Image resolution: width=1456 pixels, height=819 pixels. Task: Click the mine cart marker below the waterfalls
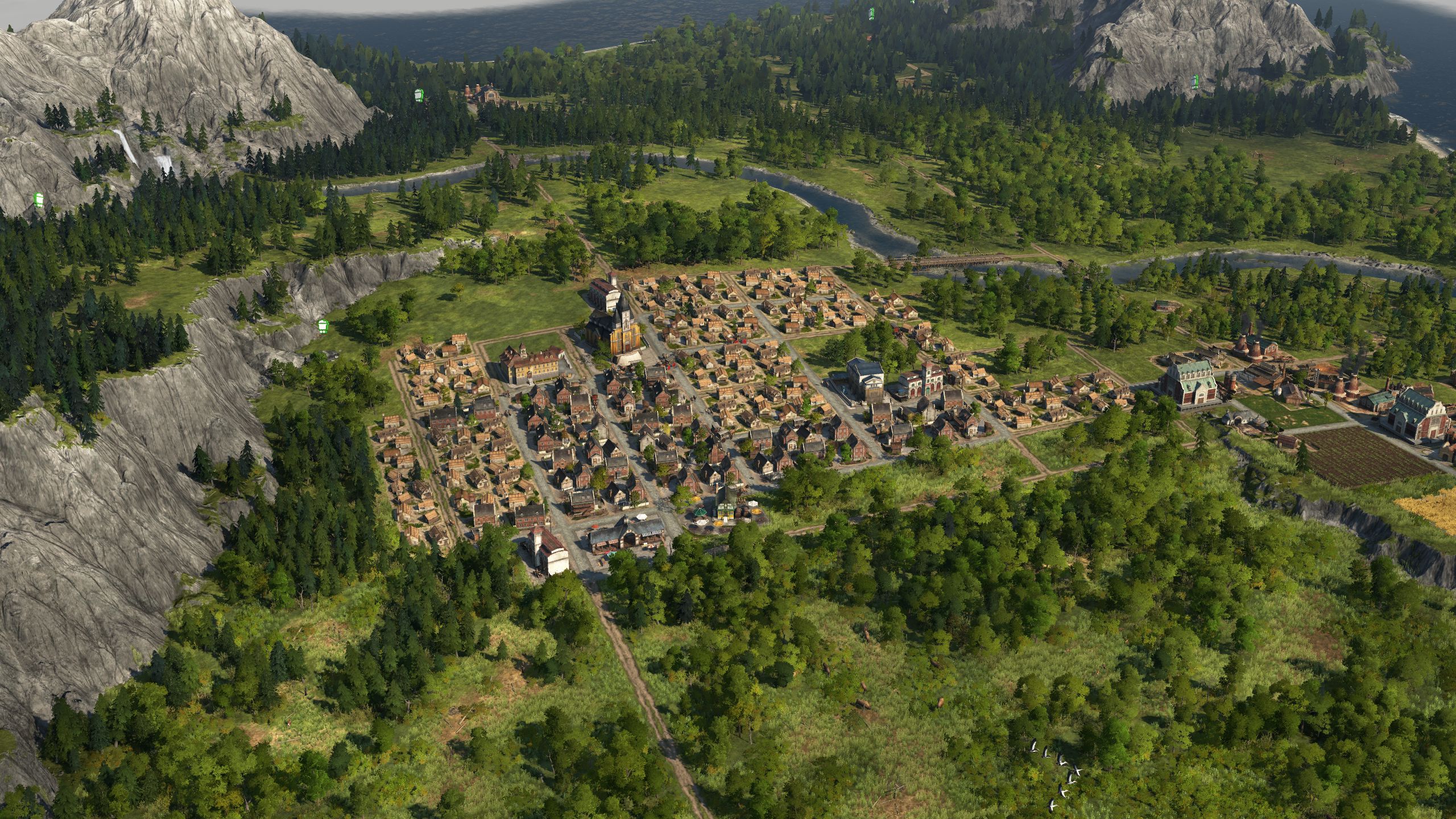click(x=39, y=199)
